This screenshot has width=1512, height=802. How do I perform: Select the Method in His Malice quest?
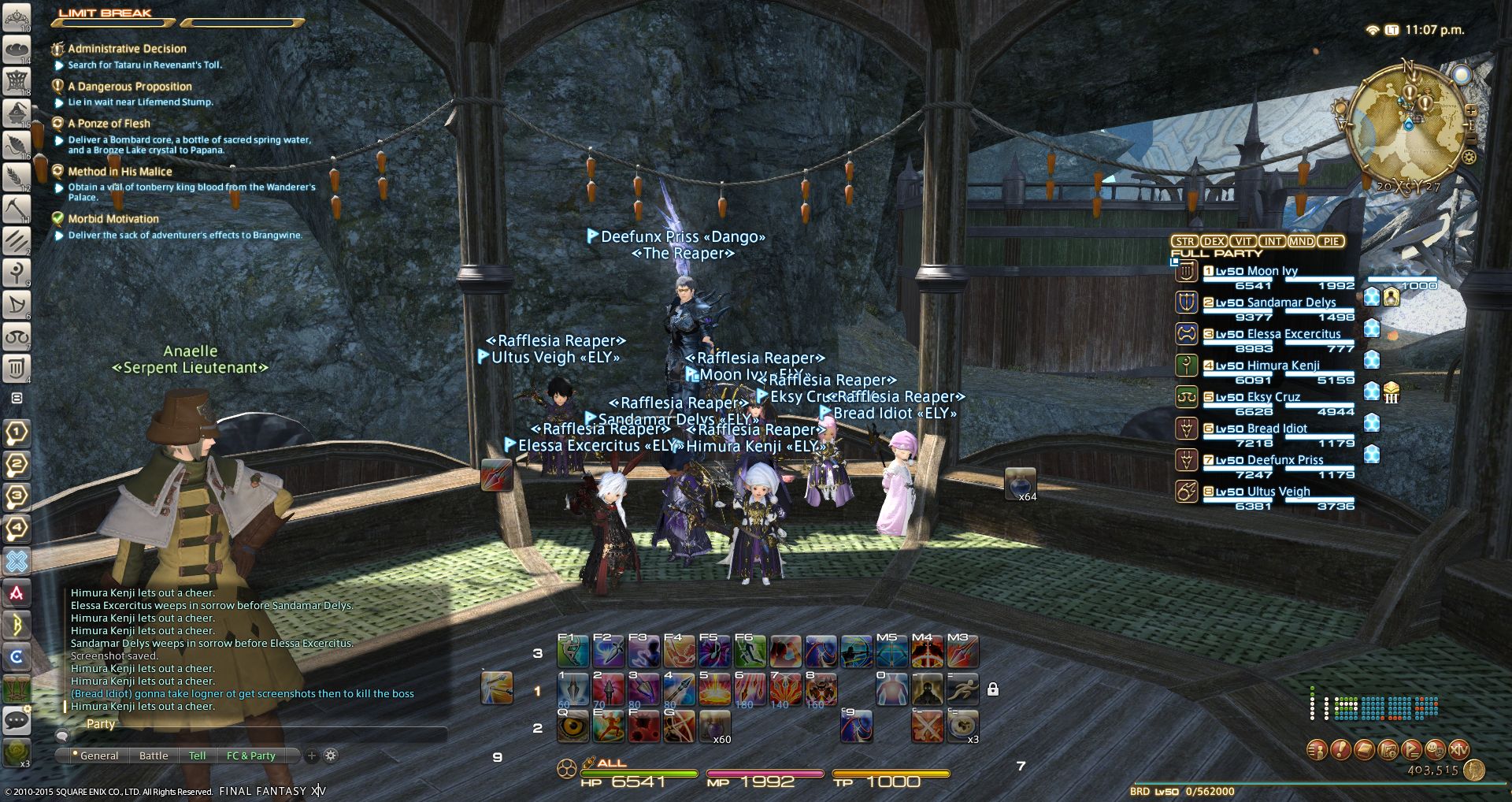(120, 172)
